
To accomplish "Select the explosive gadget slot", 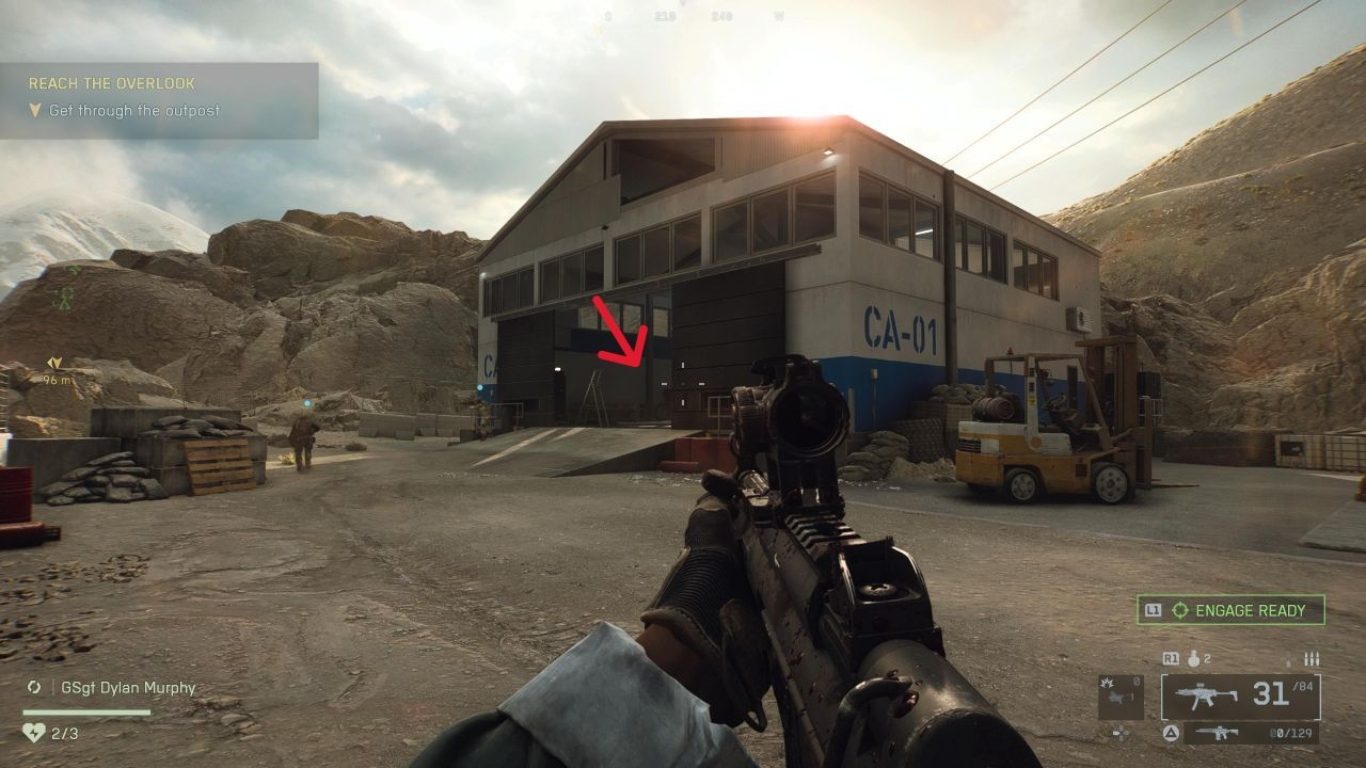I will click(1120, 696).
